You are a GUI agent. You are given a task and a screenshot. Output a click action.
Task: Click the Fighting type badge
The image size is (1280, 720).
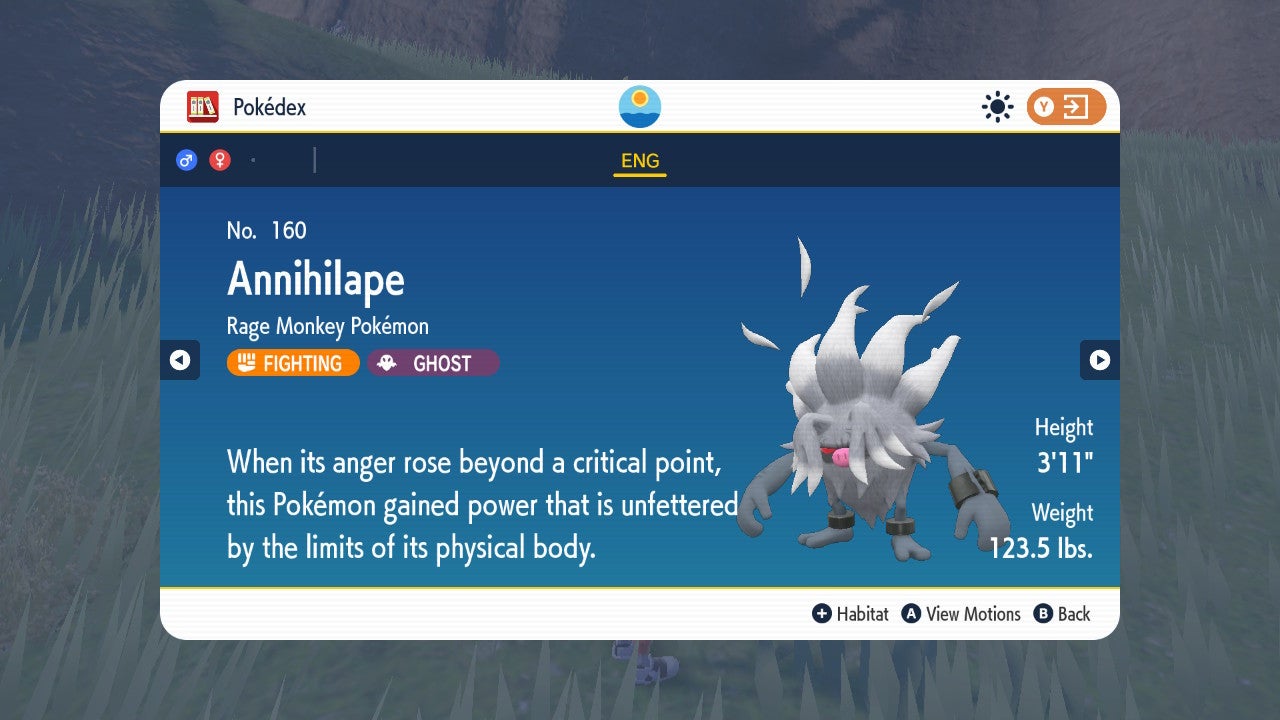[293, 363]
